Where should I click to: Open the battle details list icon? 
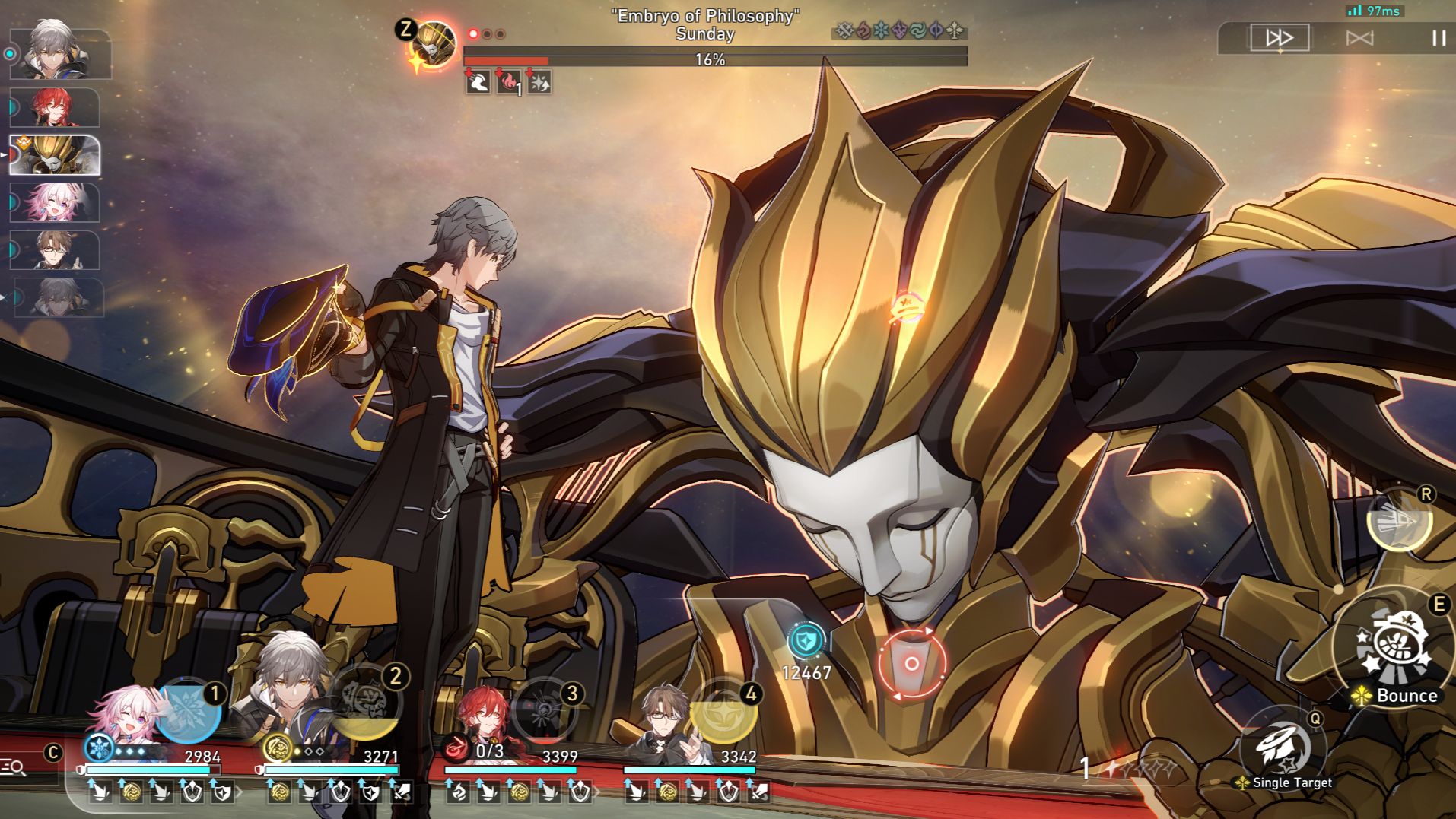pos(13,767)
